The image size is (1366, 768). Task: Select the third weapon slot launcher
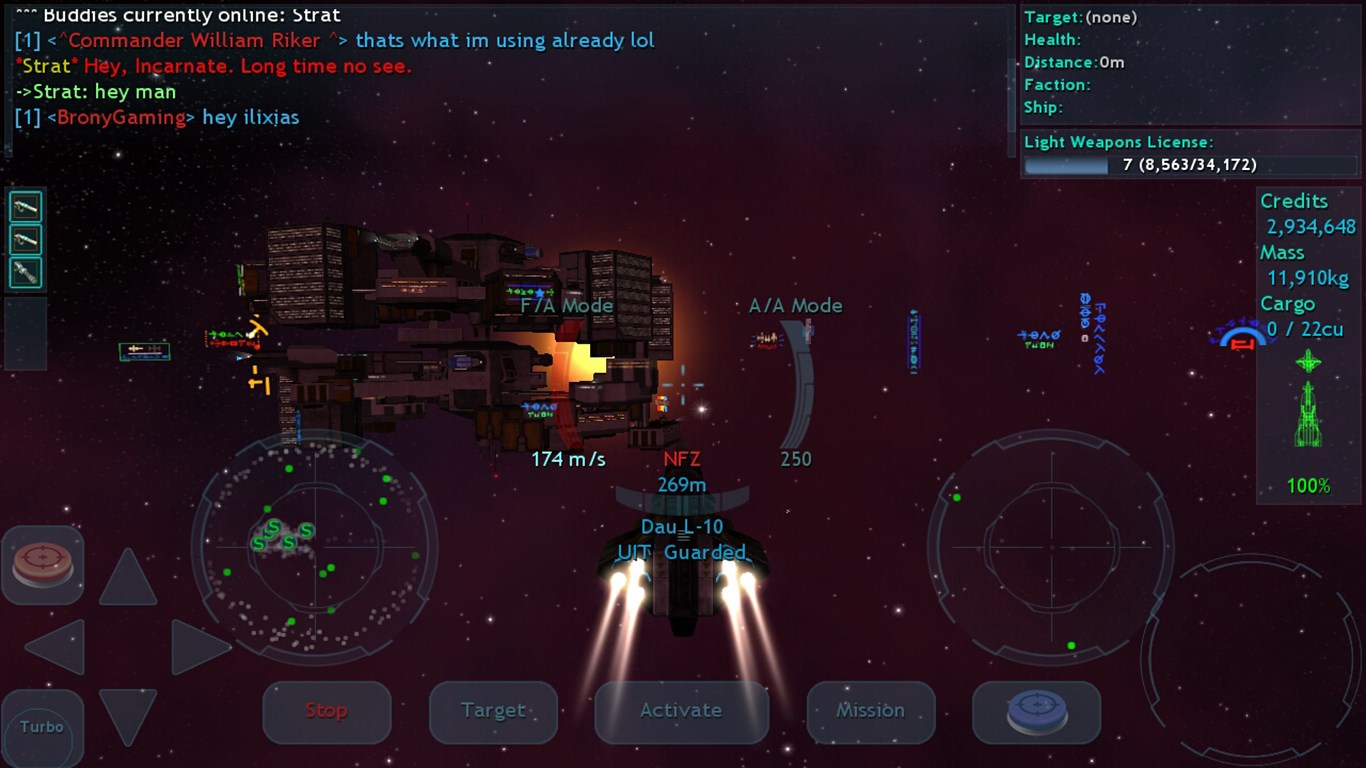click(25, 272)
